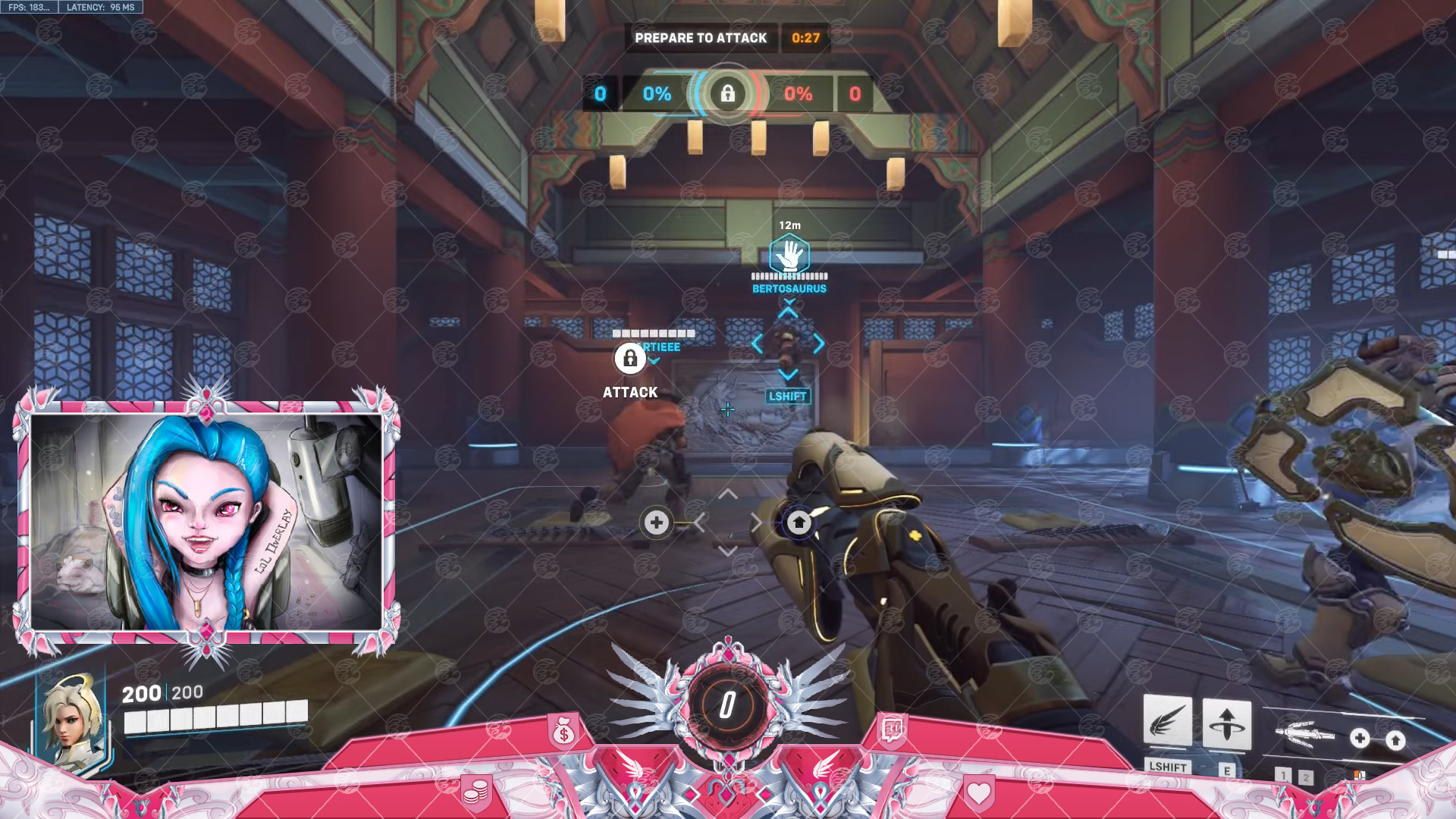Switch to weapon slot 1 indicator

pyautogui.click(x=1282, y=776)
